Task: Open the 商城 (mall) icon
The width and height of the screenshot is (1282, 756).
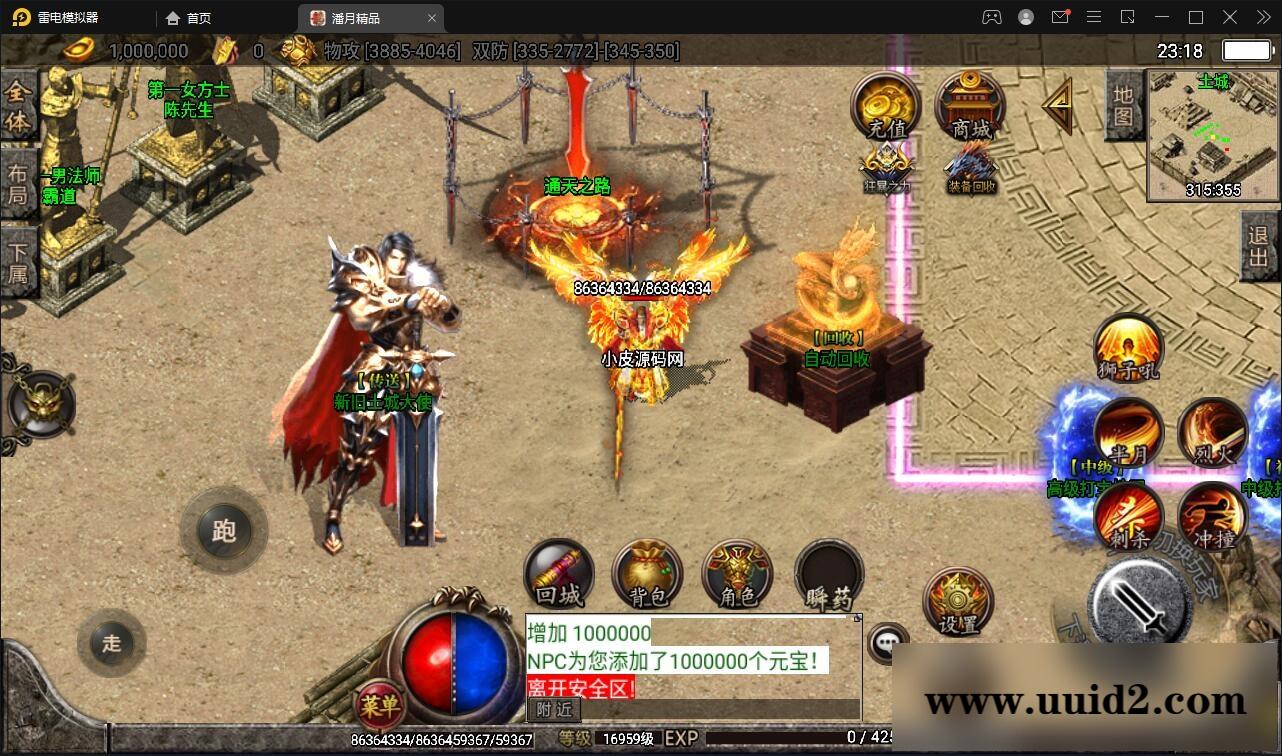Action: point(966,103)
